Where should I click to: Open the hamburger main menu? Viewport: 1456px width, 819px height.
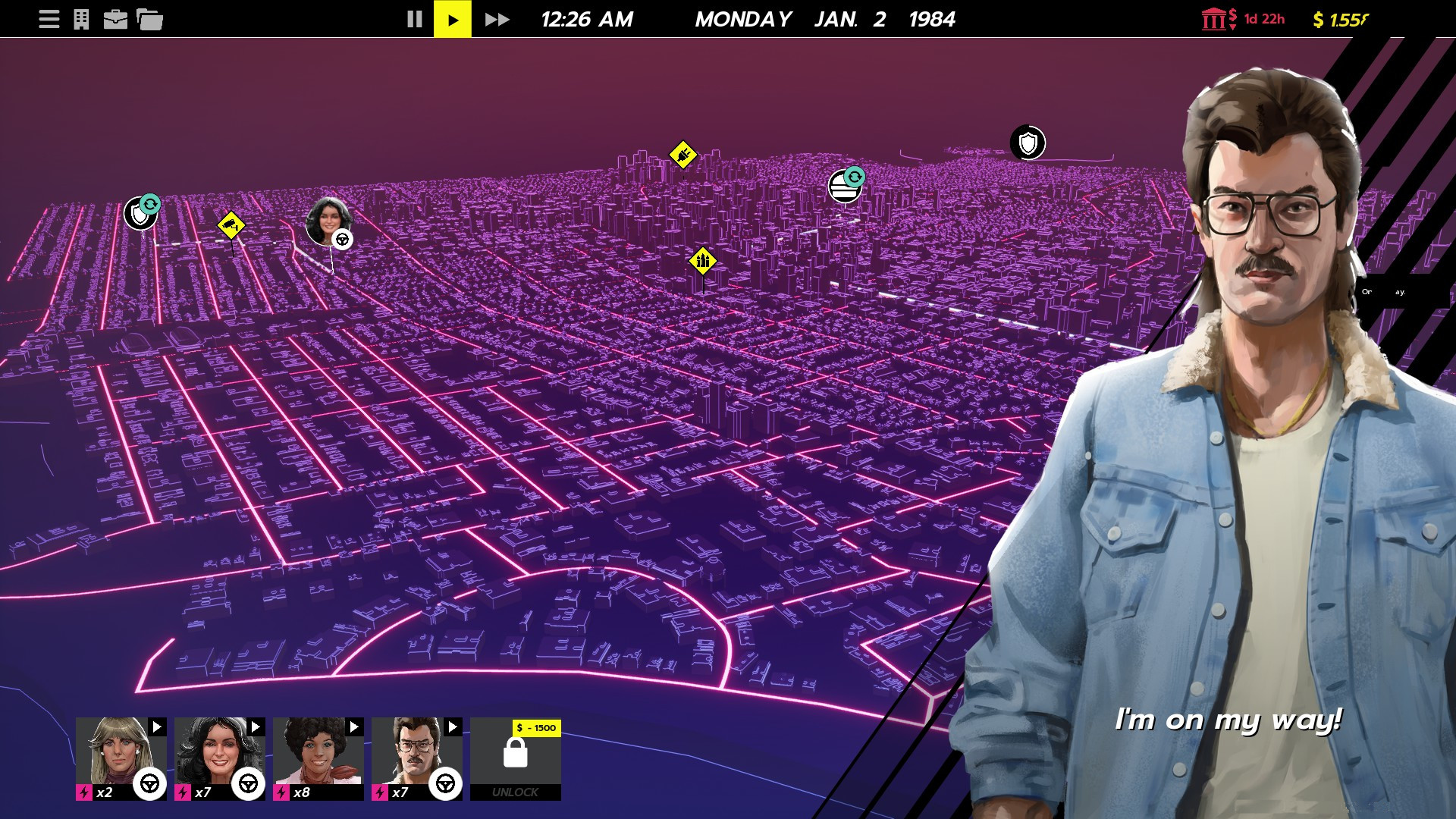(49, 18)
